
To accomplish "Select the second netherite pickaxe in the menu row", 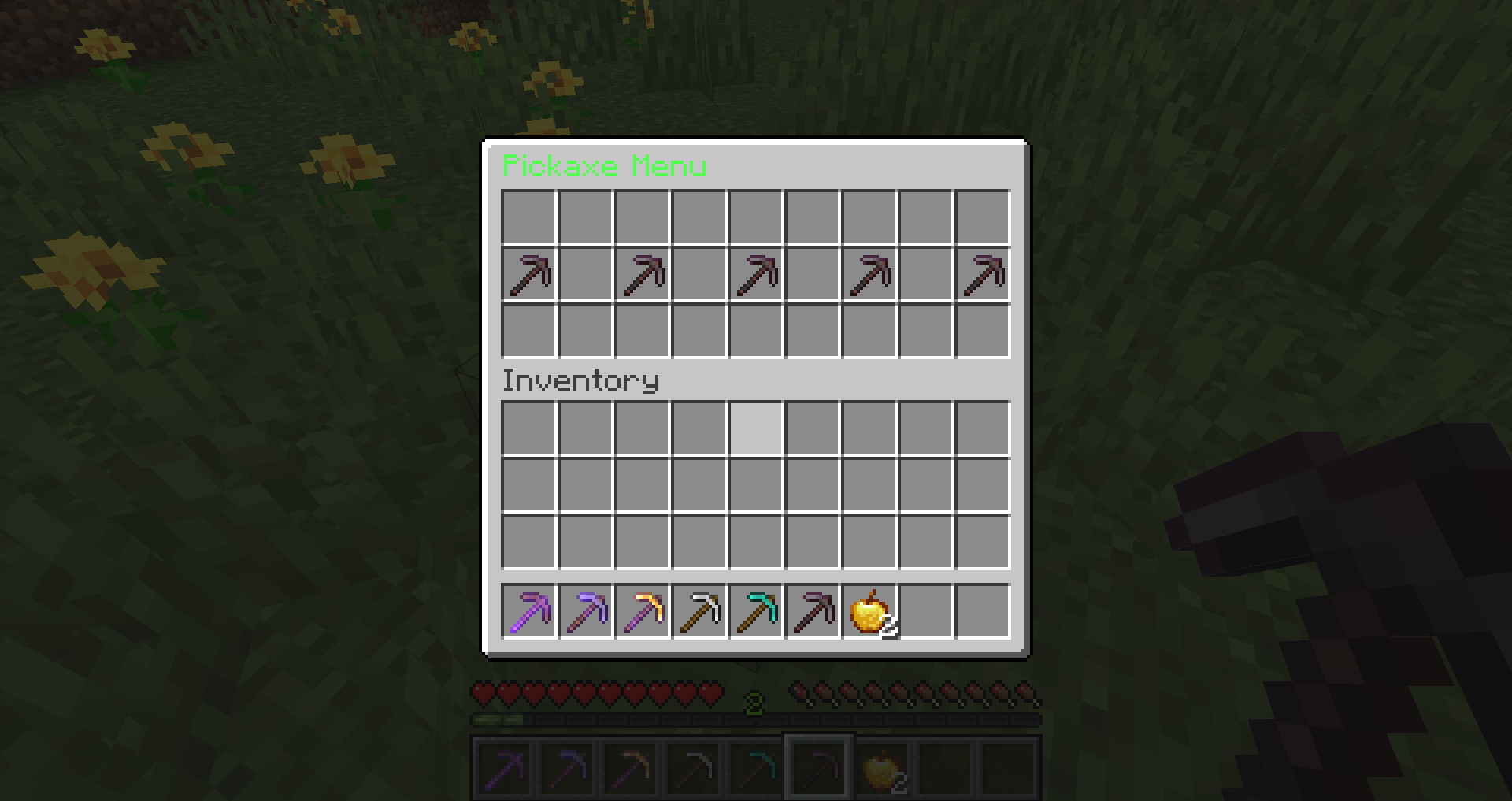I will click(643, 274).
